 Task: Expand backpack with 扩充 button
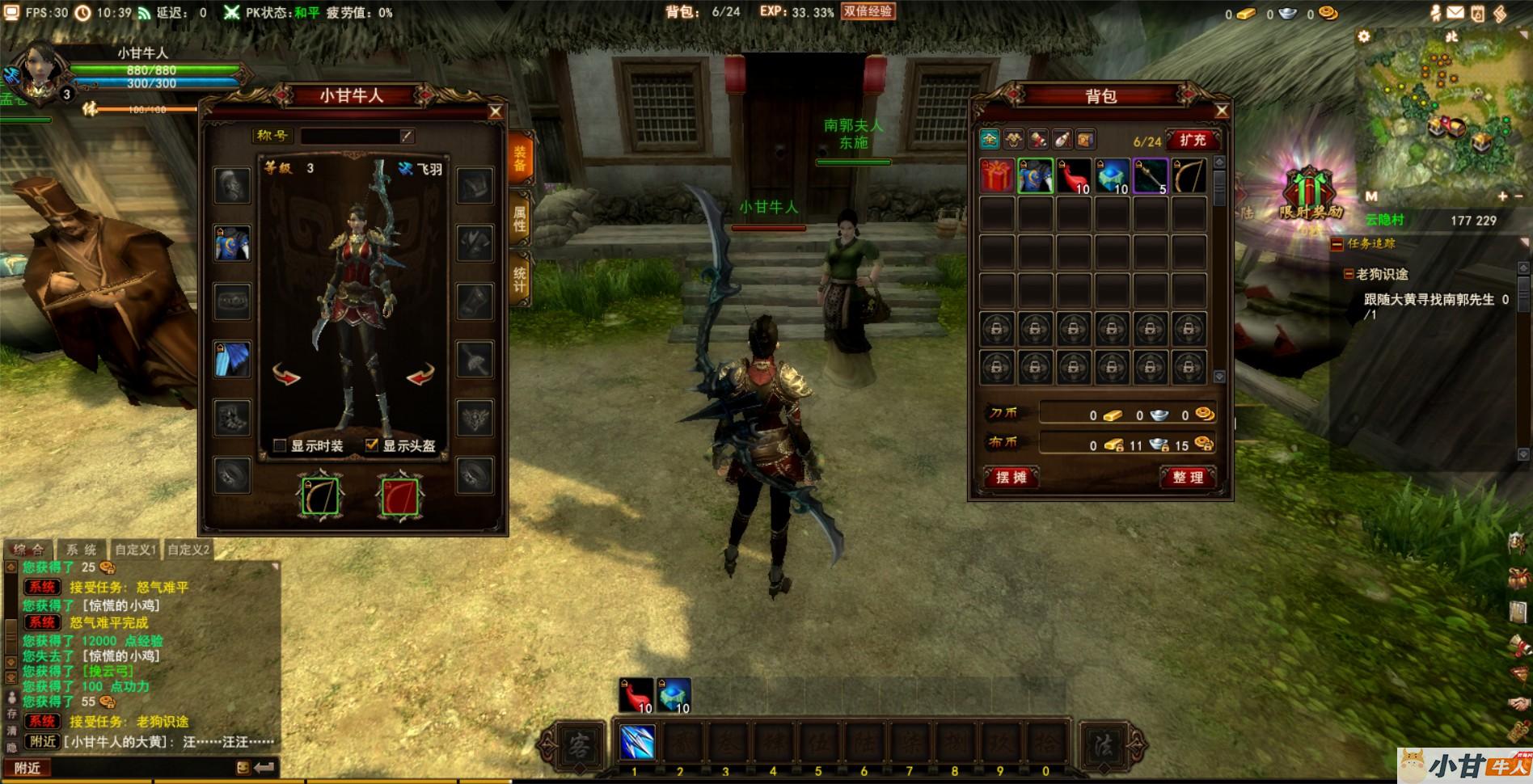(1192, 140)
